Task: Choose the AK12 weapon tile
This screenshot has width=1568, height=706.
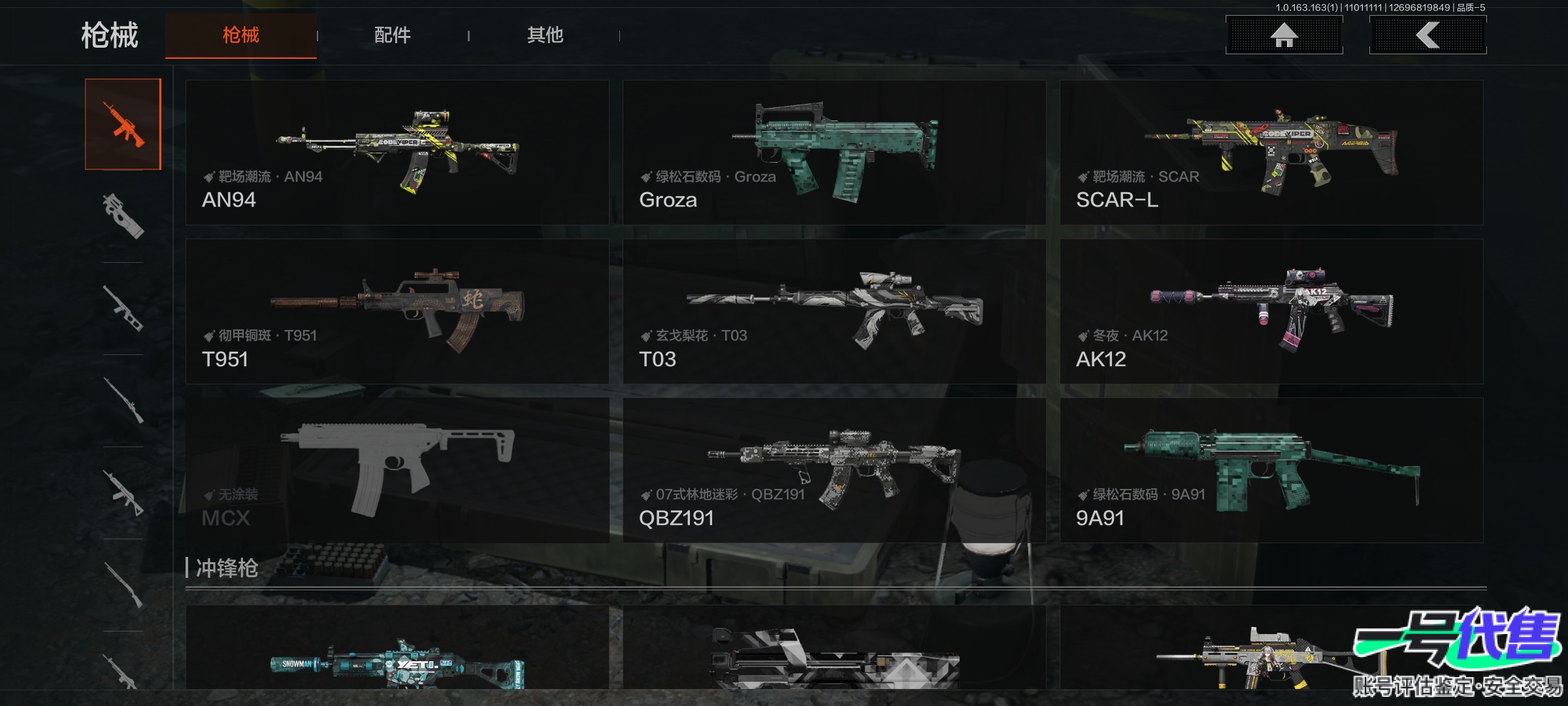Action: (1271, 312)
